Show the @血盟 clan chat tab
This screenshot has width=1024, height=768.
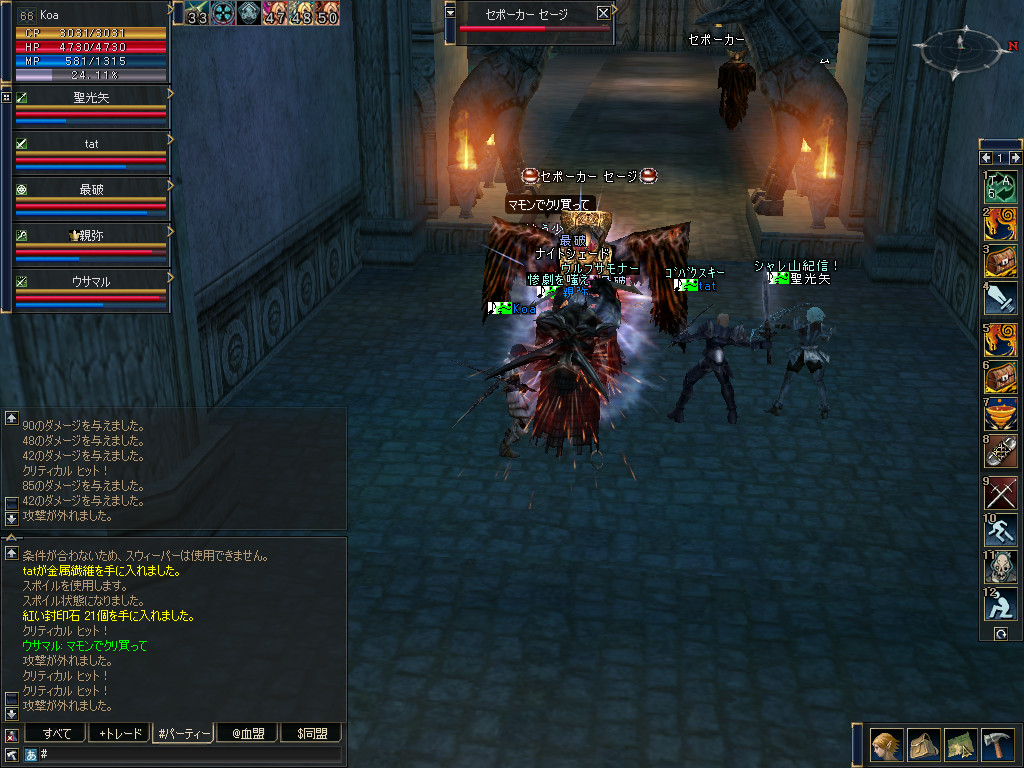click(x=247, y=734)
